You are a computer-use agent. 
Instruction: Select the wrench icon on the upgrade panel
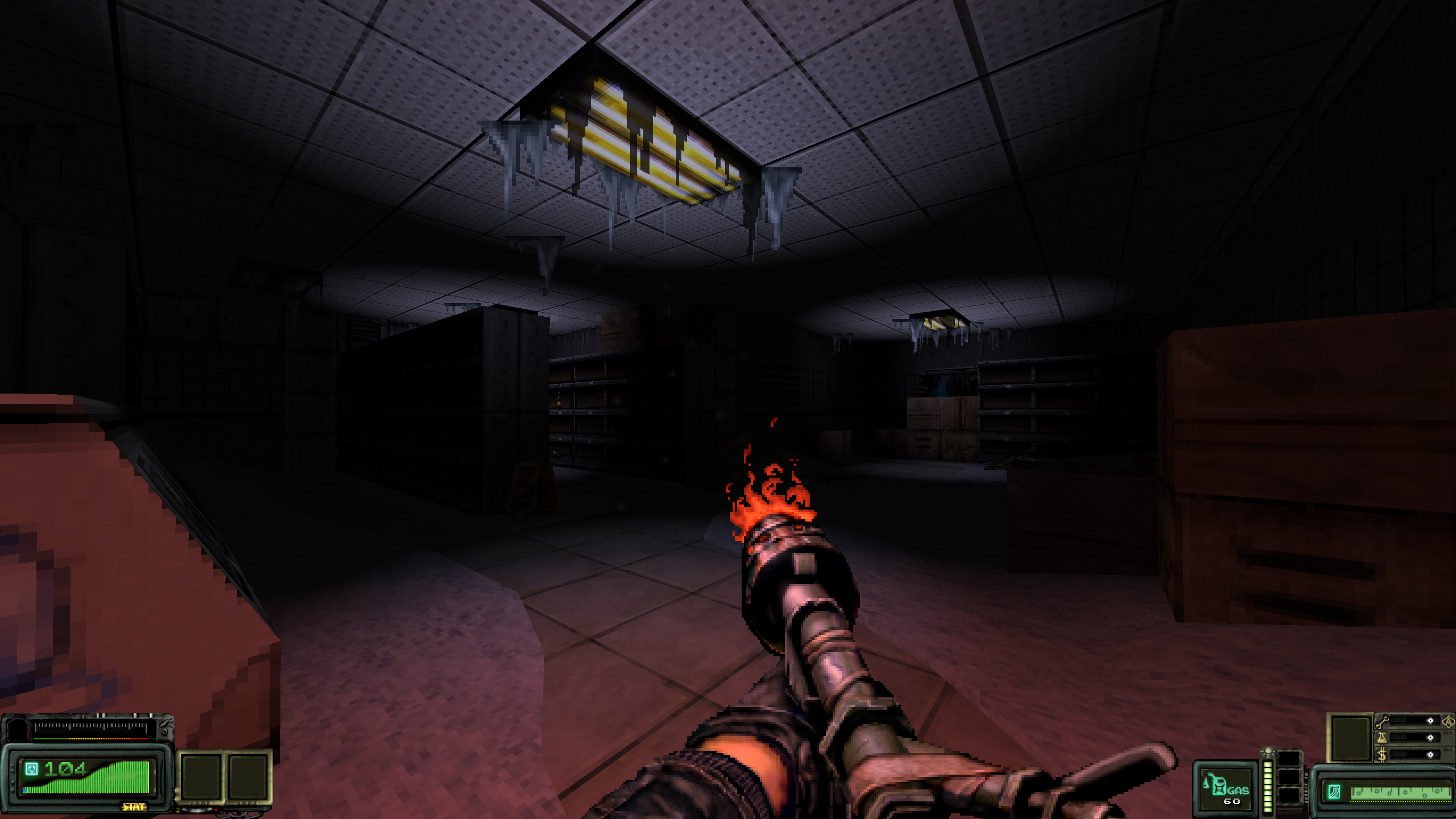click(1382, 722)
